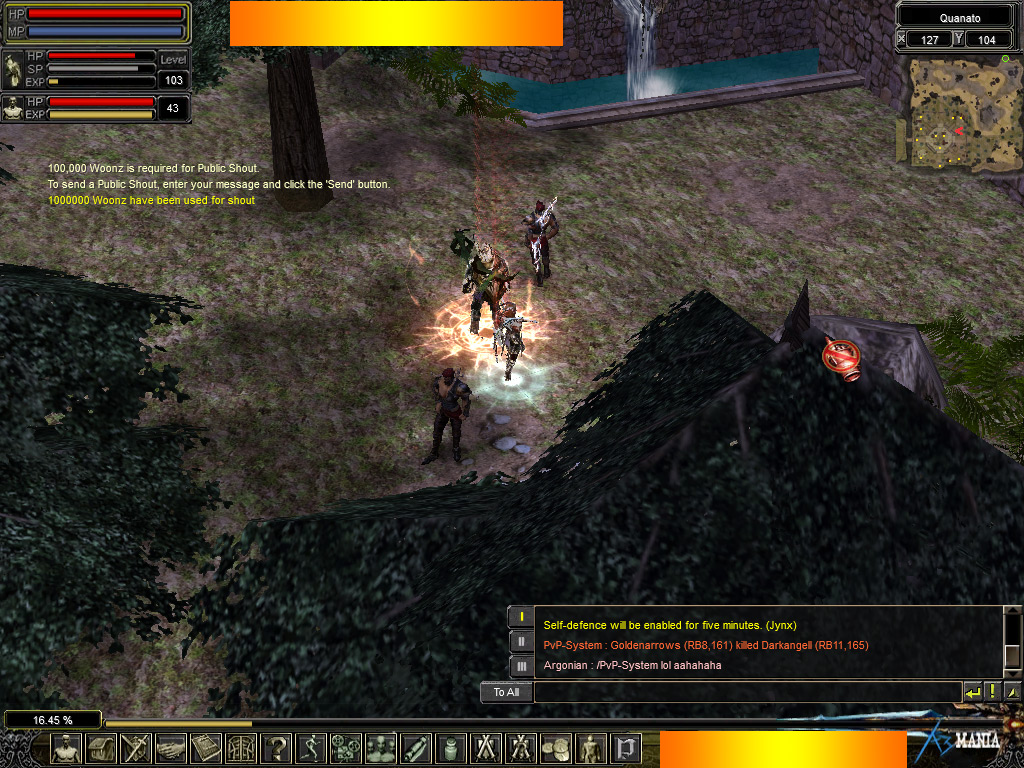Image resolution: width=1024 pixels, height=768 pixels.
Task: Click the potion jar icon
Action: (451, 747)
